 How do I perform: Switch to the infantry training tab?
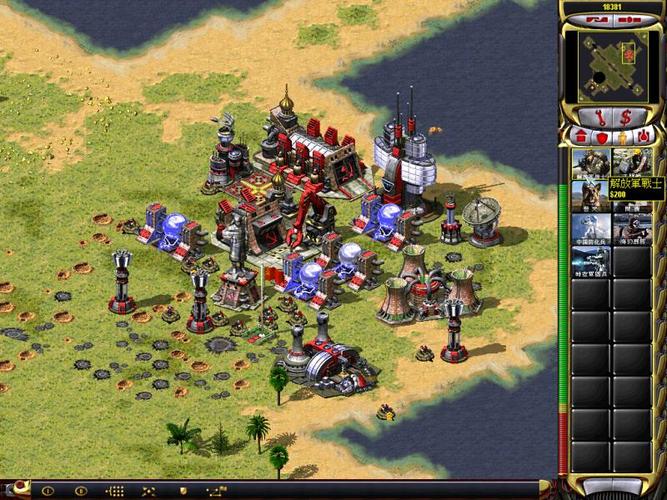coord(622,136)
